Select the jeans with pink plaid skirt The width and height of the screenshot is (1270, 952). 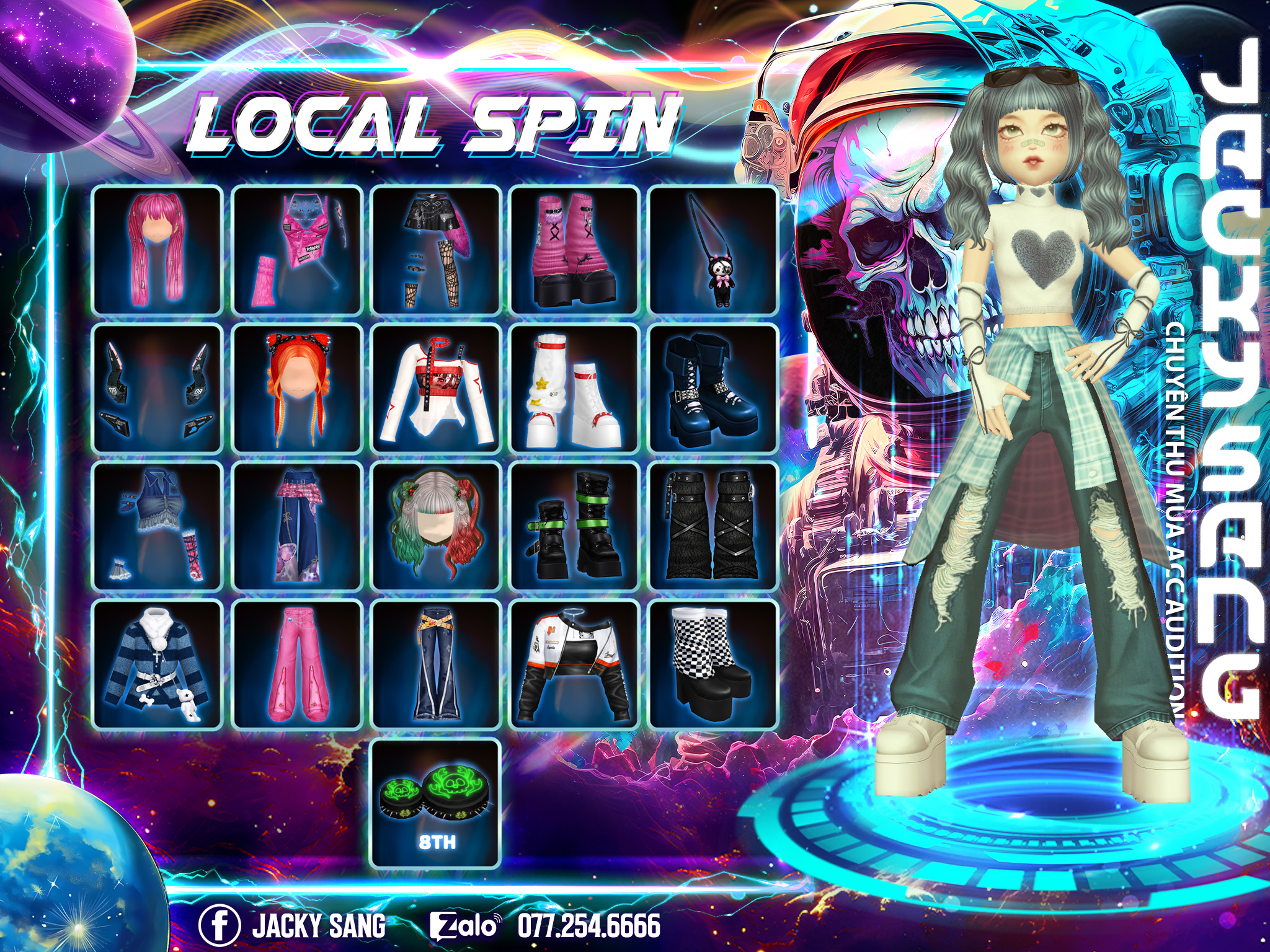pyautogui.click(x=297, y=527)
